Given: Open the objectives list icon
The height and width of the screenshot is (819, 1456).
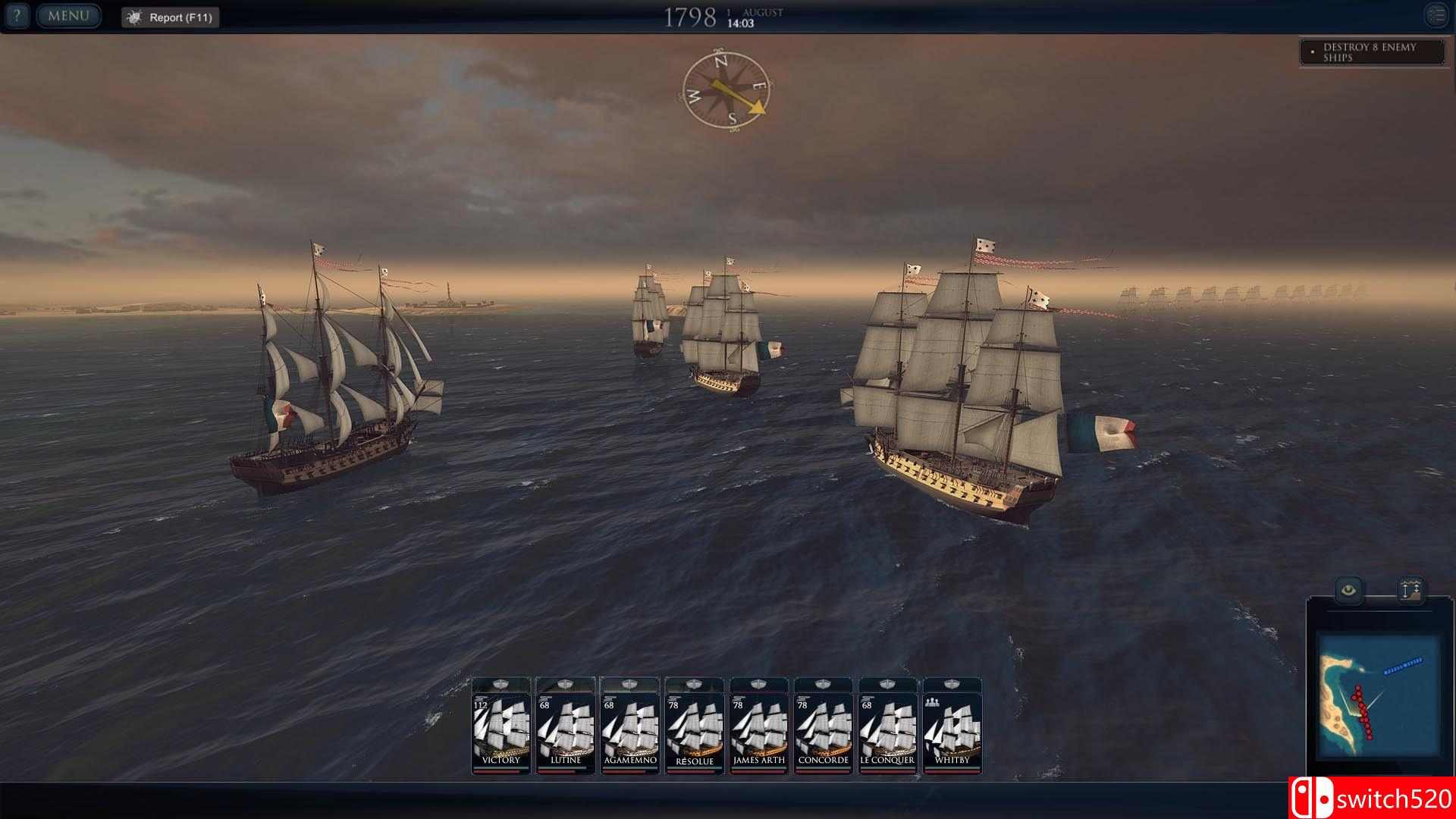Looking at the screenshot, I should coord(1436,15).
